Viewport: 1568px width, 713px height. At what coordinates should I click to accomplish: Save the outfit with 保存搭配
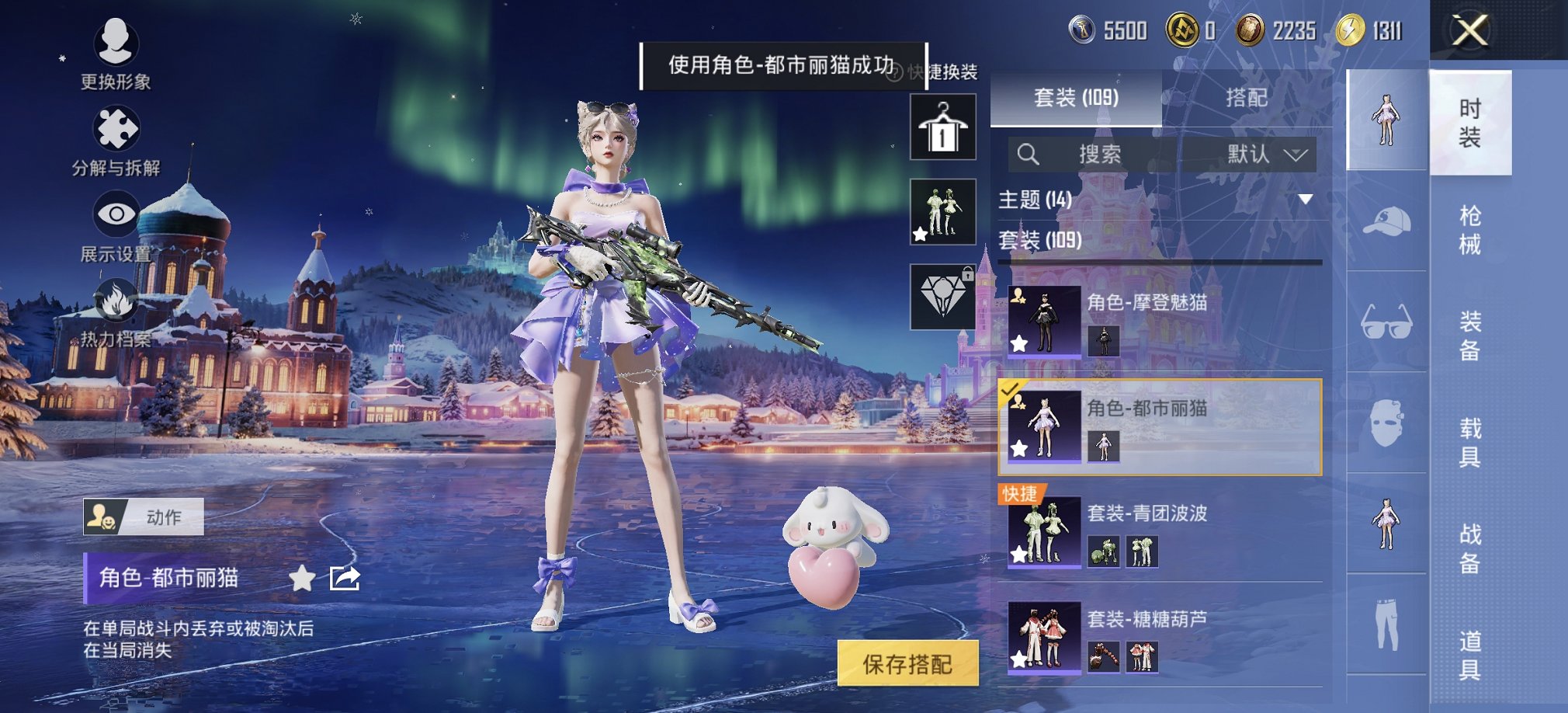click(x=907, y=664)
